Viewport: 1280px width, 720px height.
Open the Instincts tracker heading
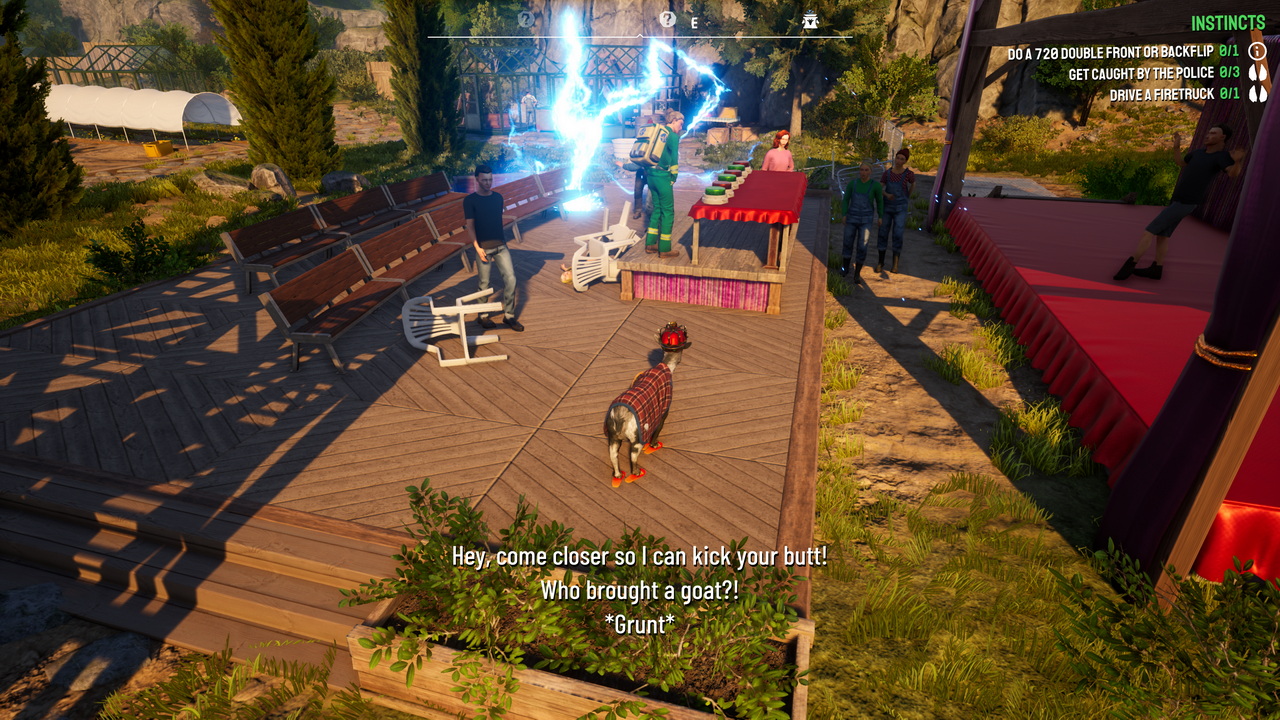[x=1228, y=23]
